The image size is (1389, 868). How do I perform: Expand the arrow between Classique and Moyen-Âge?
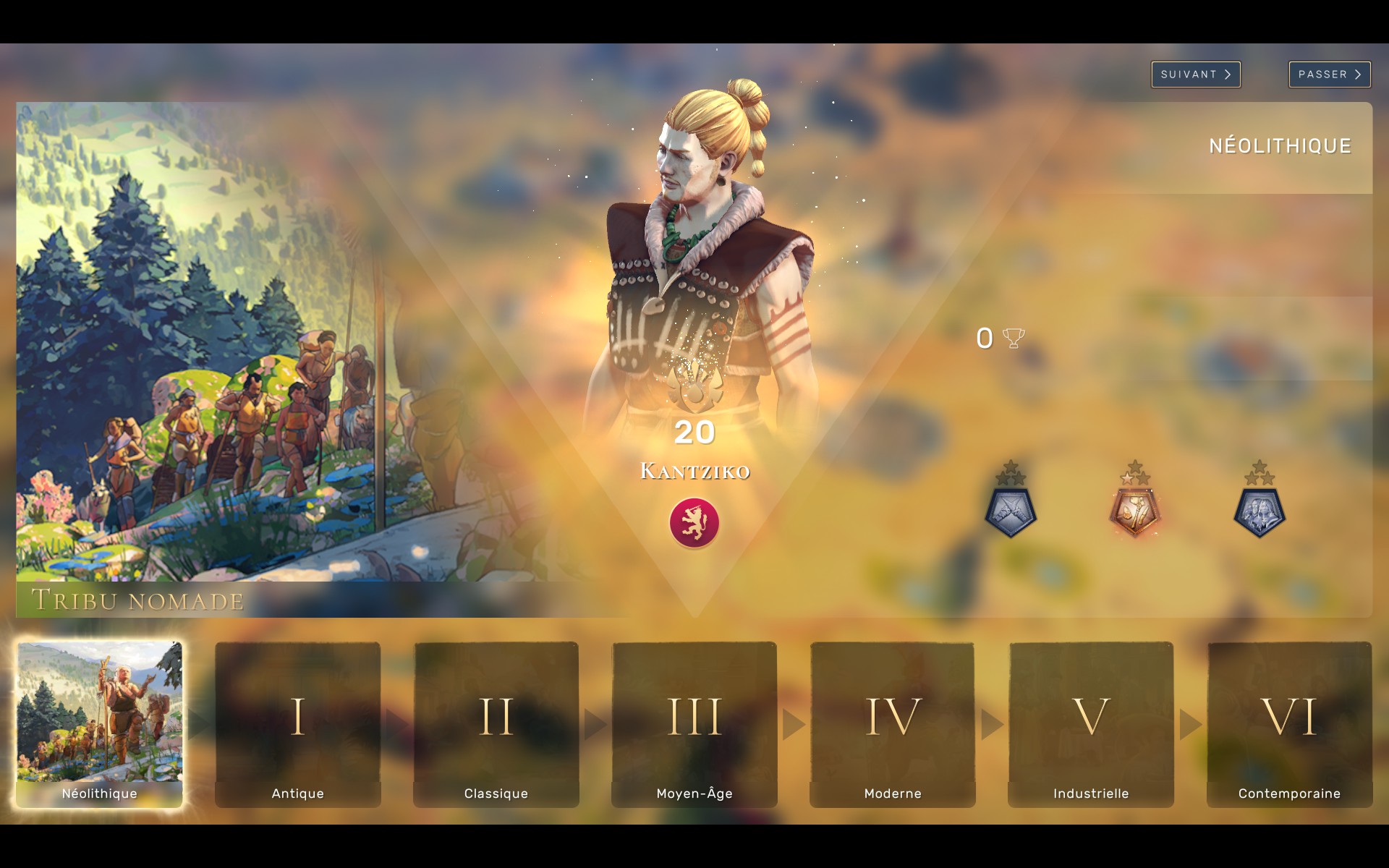point(595,723)
